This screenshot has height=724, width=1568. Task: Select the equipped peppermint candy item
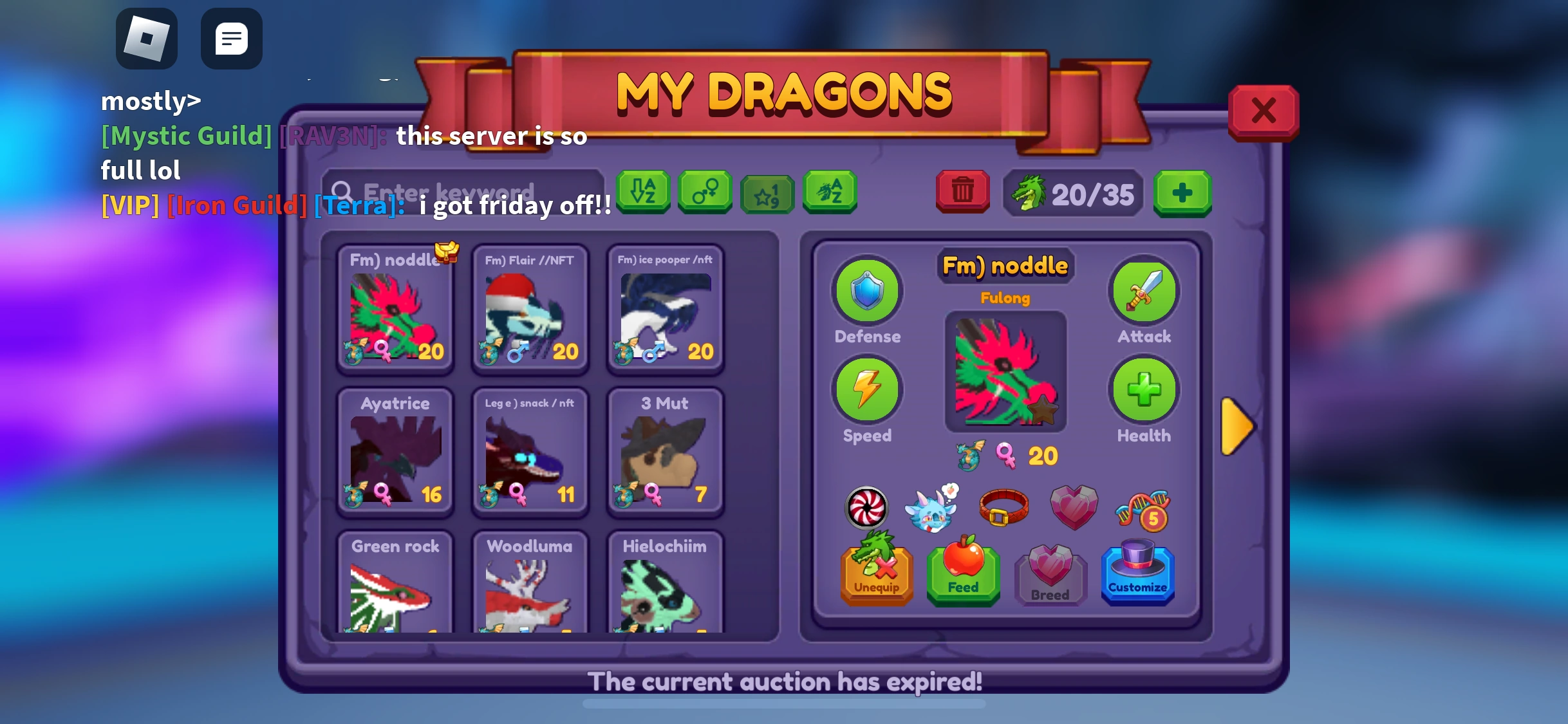point(865,508)
